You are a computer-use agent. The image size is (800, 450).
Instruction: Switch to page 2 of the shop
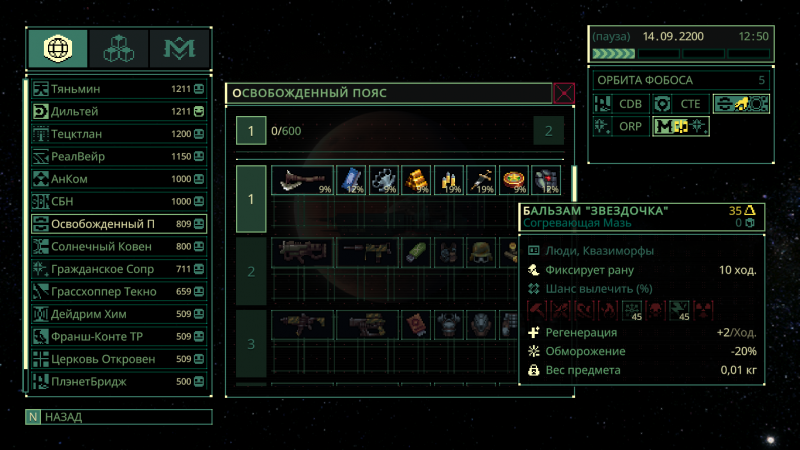548,131
